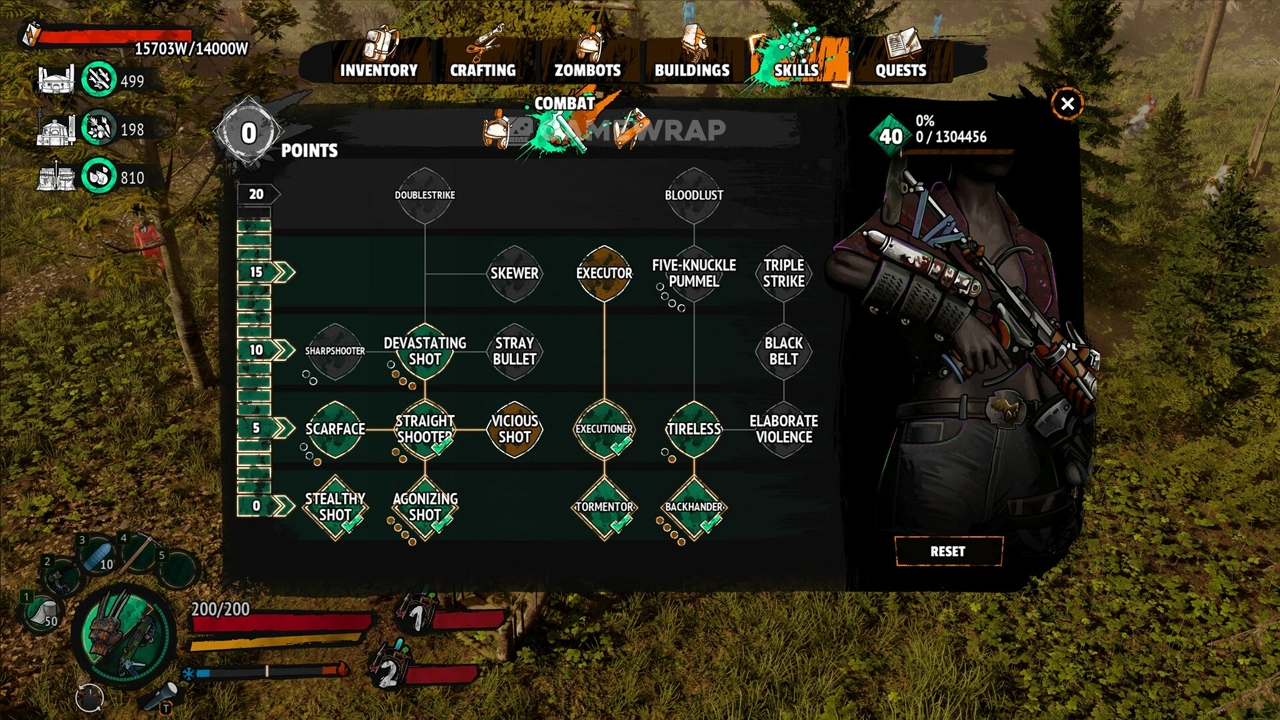The width and height of the screenshot is (1280, 720).
Task: Click the Reset skills button
Action: tap(947, 551)
